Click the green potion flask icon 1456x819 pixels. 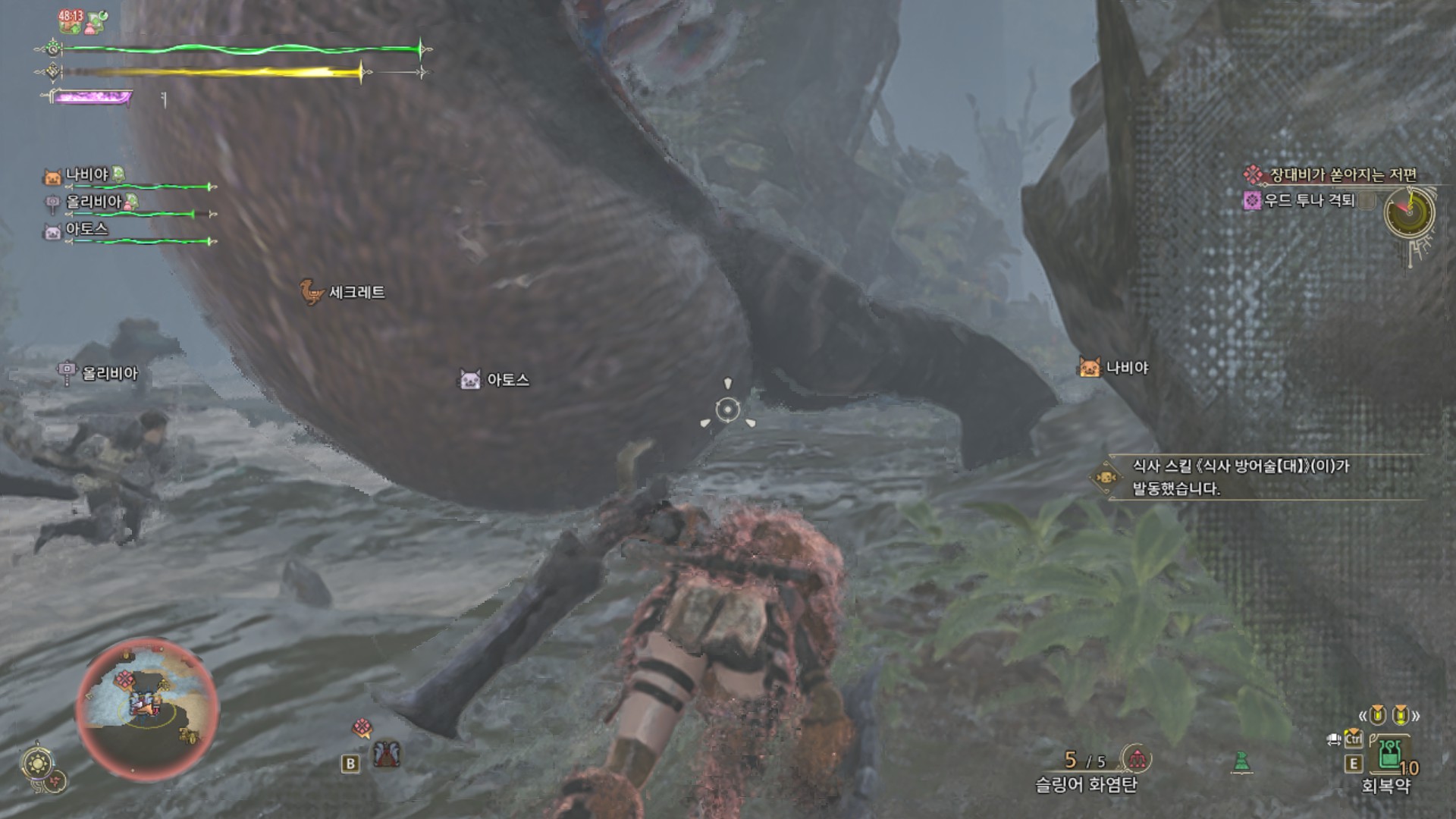tap(1241, 761)
